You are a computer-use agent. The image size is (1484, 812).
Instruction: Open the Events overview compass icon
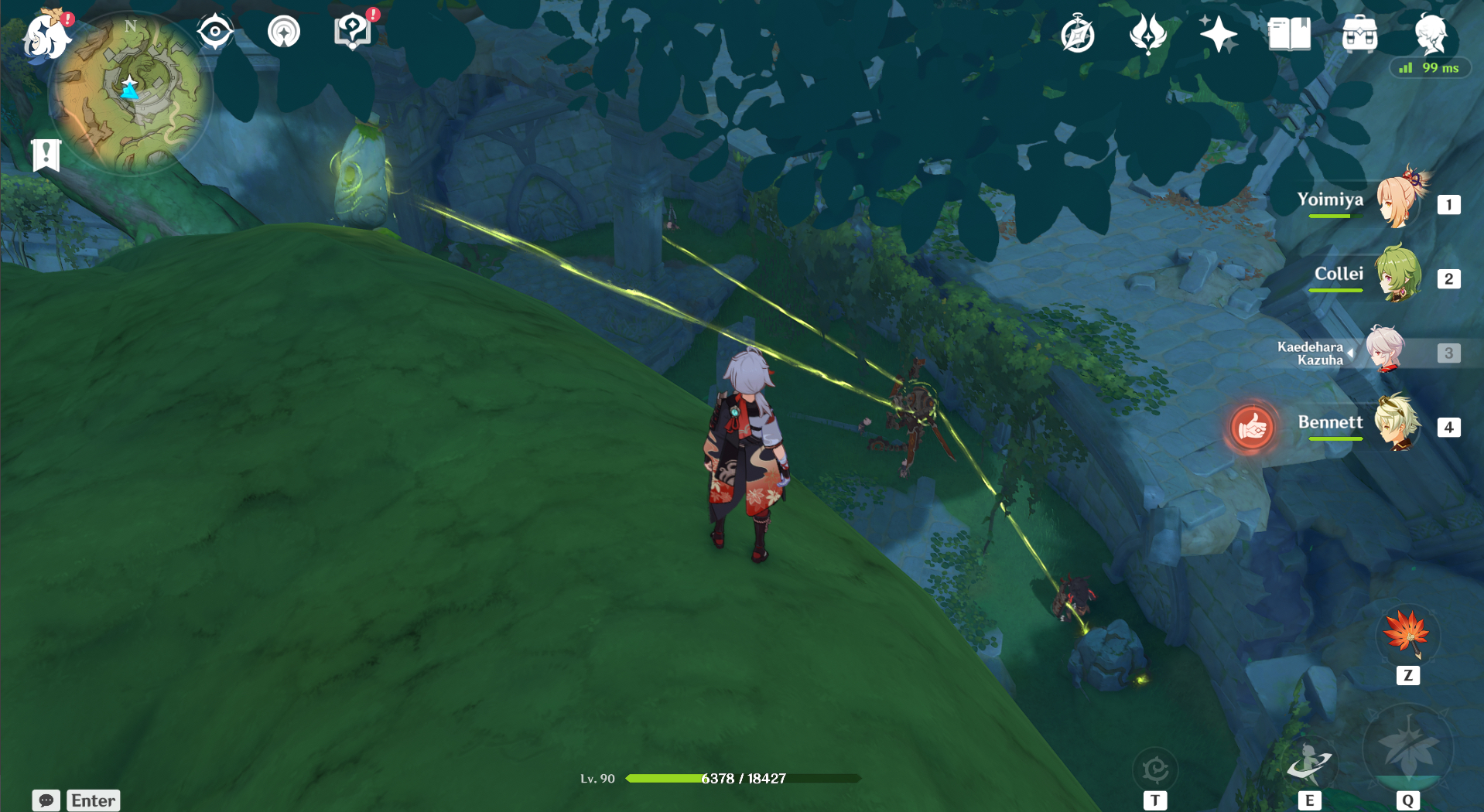1079,34
